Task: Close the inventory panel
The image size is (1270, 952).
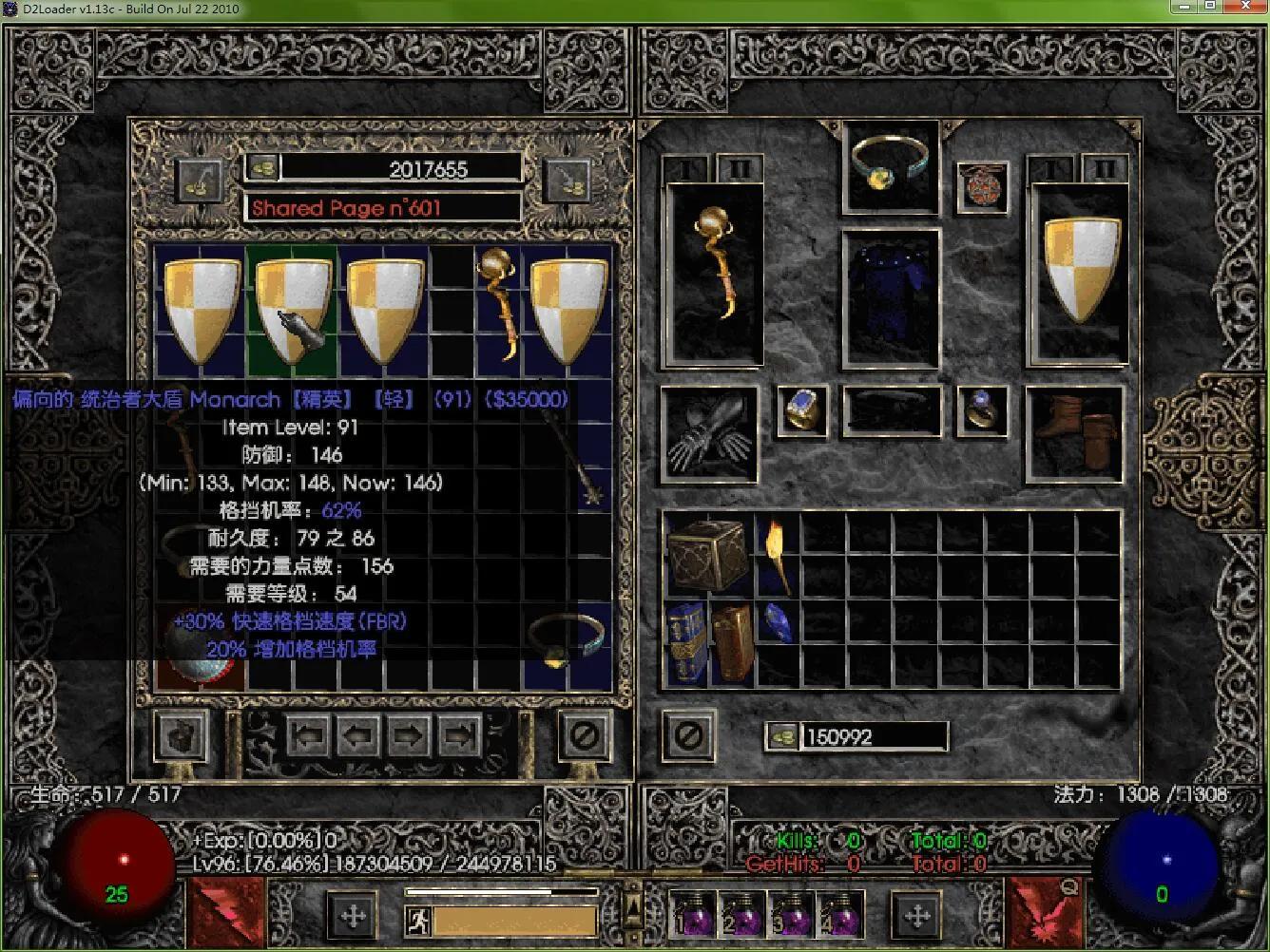Action: coord(688,735)
